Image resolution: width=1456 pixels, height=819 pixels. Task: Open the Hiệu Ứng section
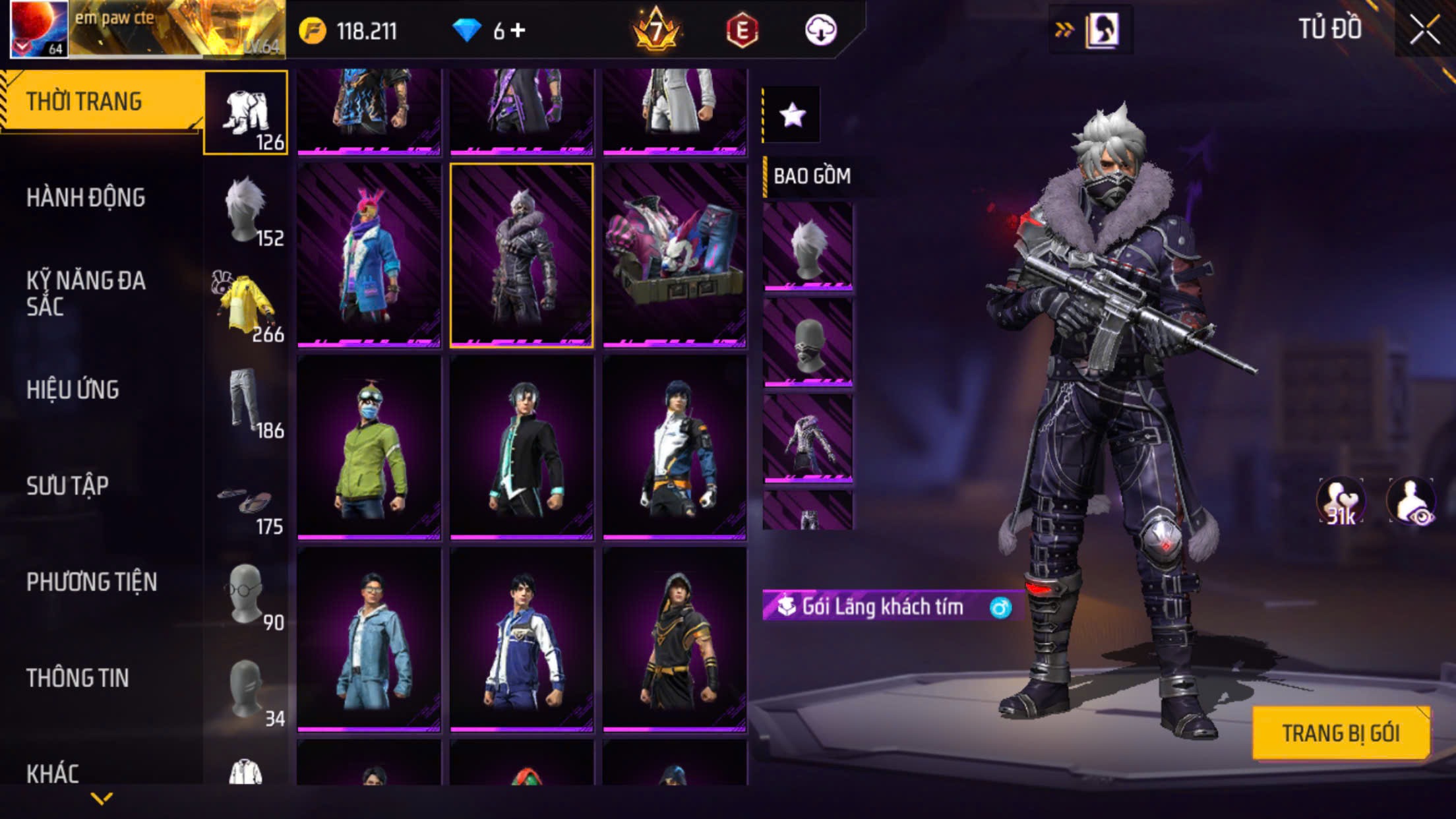pyautogui.click(x=73, y=390)
